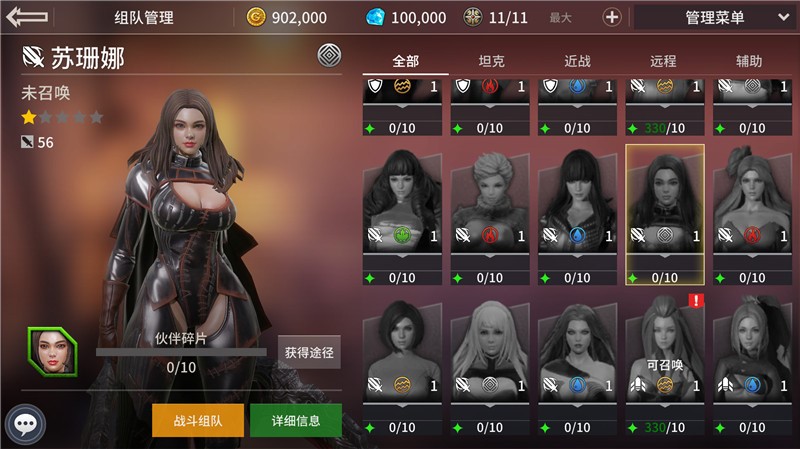
Task: Select the 近战 category tab
Action: tap(578, 61)
